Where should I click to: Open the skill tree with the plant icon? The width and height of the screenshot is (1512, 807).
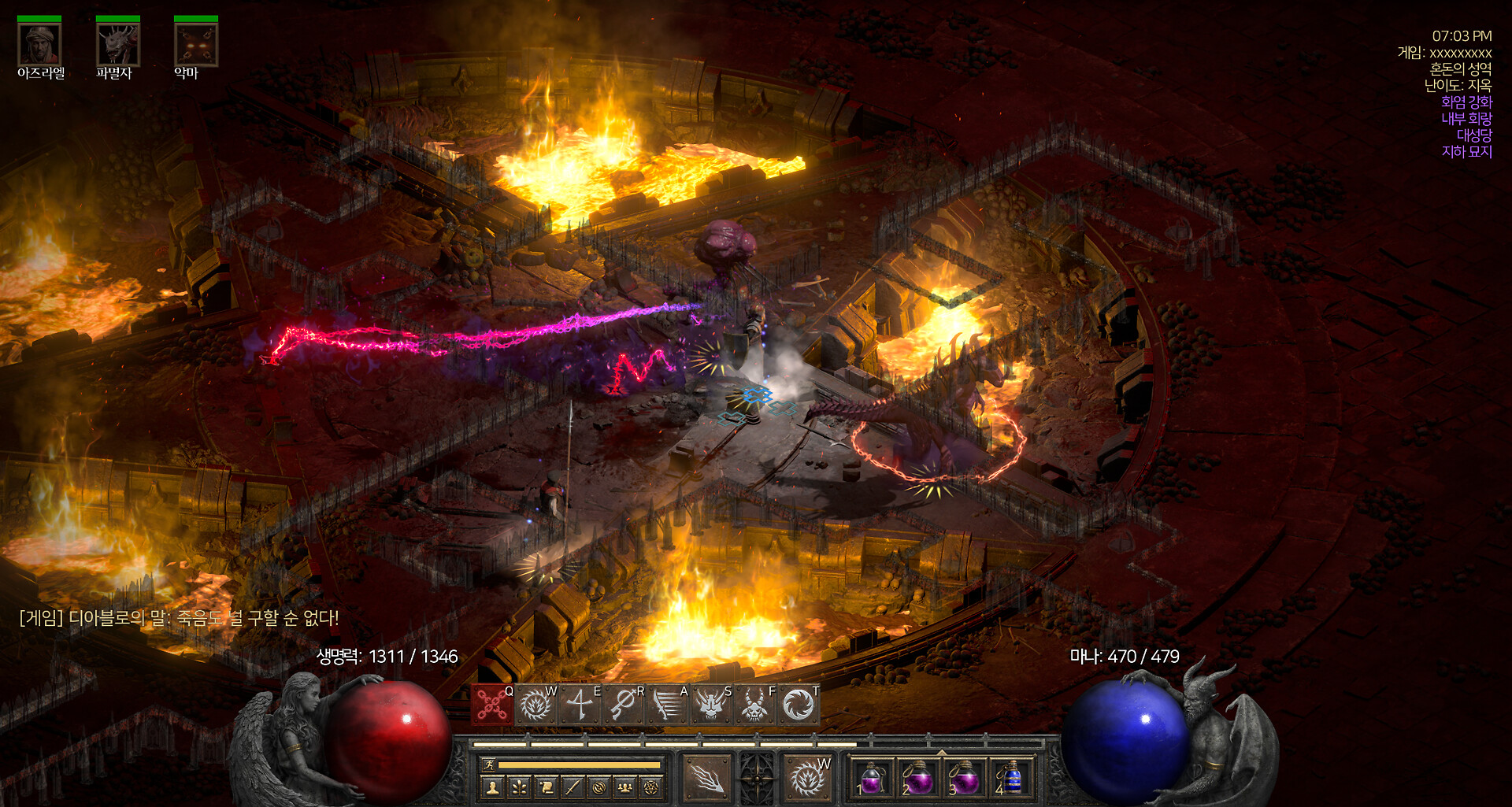coord(520,787)
